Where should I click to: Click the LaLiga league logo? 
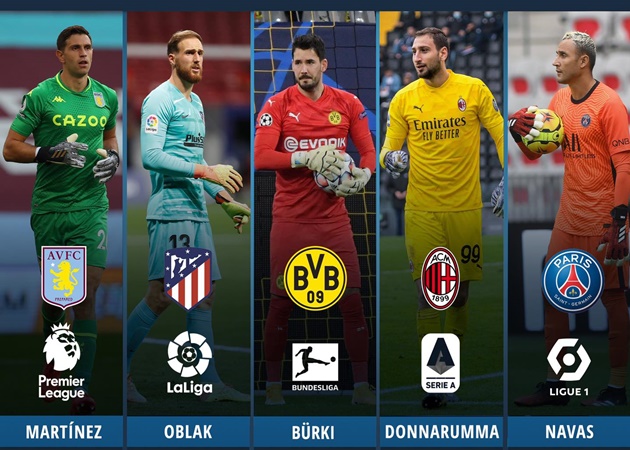point(189,362)
